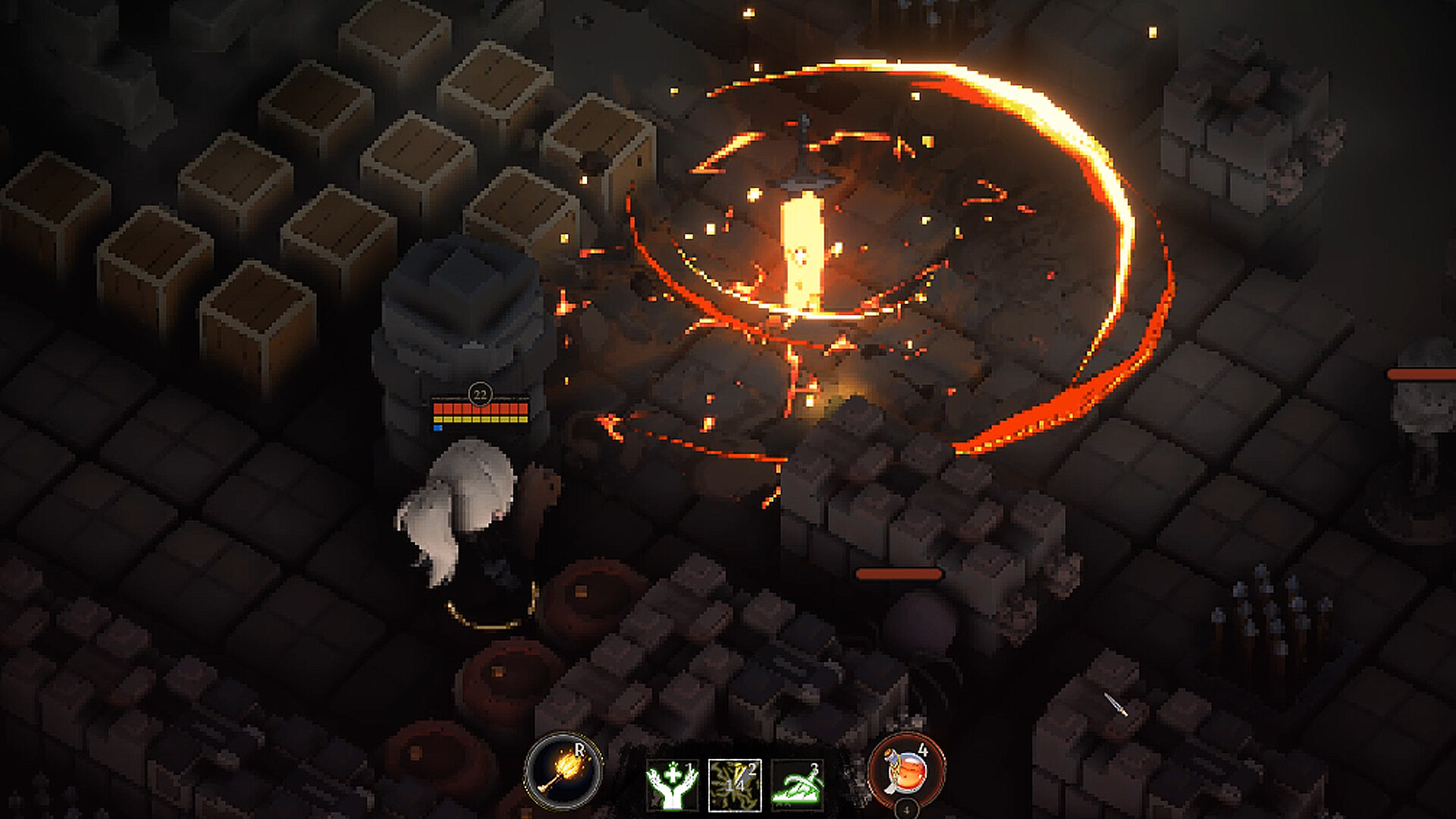Drink the red health potion

907,772
